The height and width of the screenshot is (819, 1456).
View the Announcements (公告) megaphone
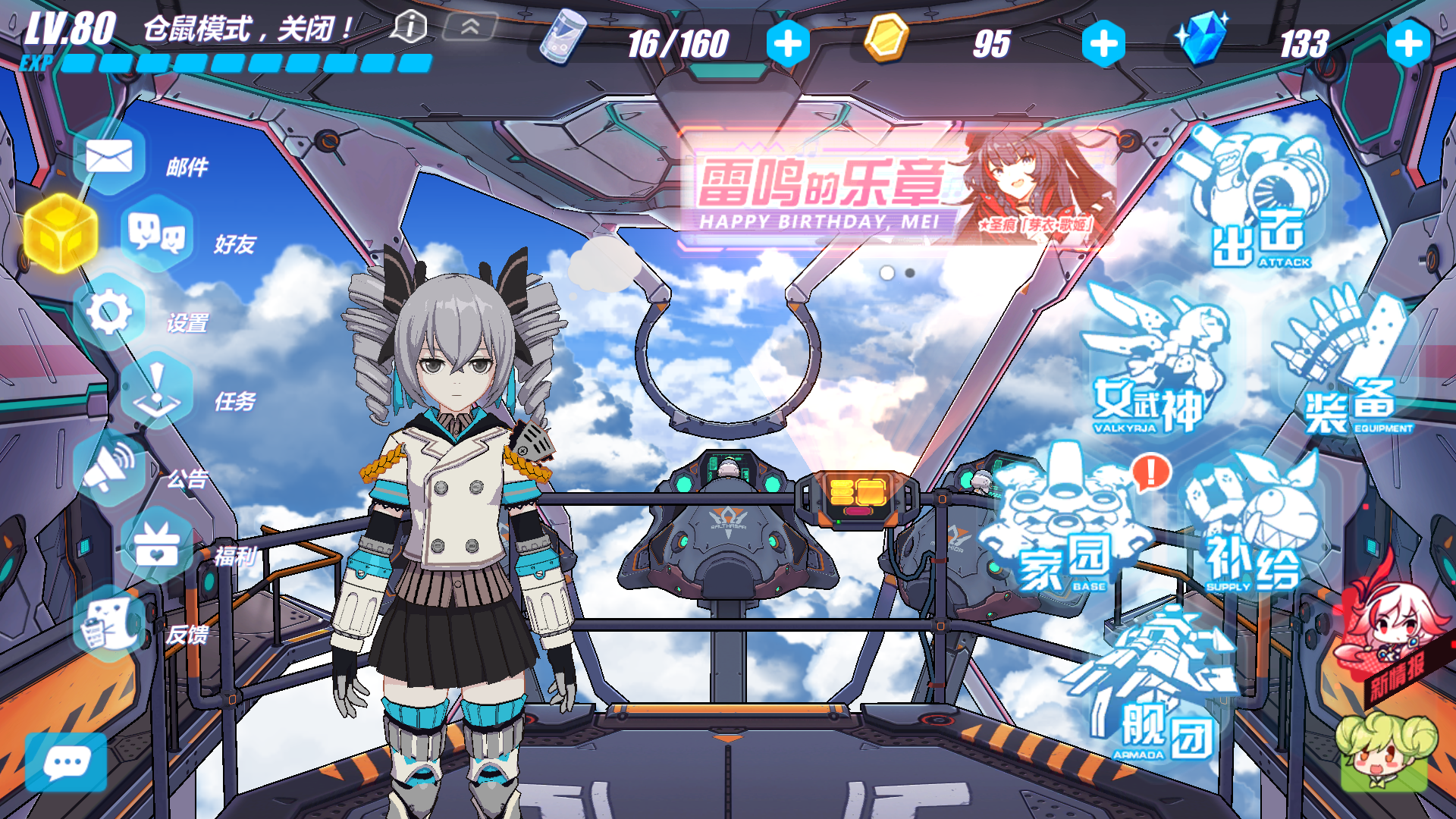(x=109, y=467)
